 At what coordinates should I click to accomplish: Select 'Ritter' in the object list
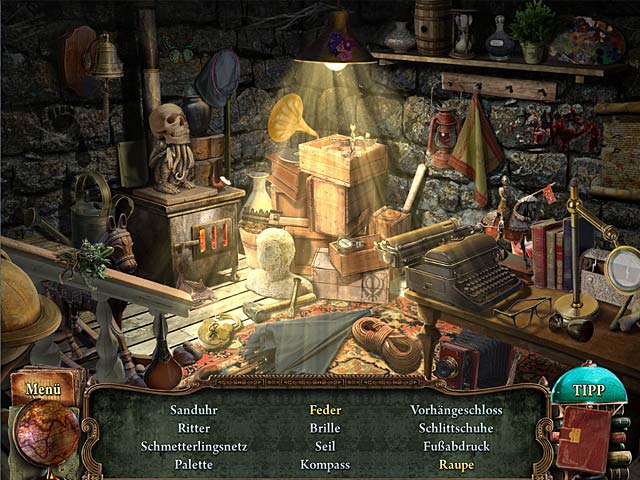[x=194, y=428]
